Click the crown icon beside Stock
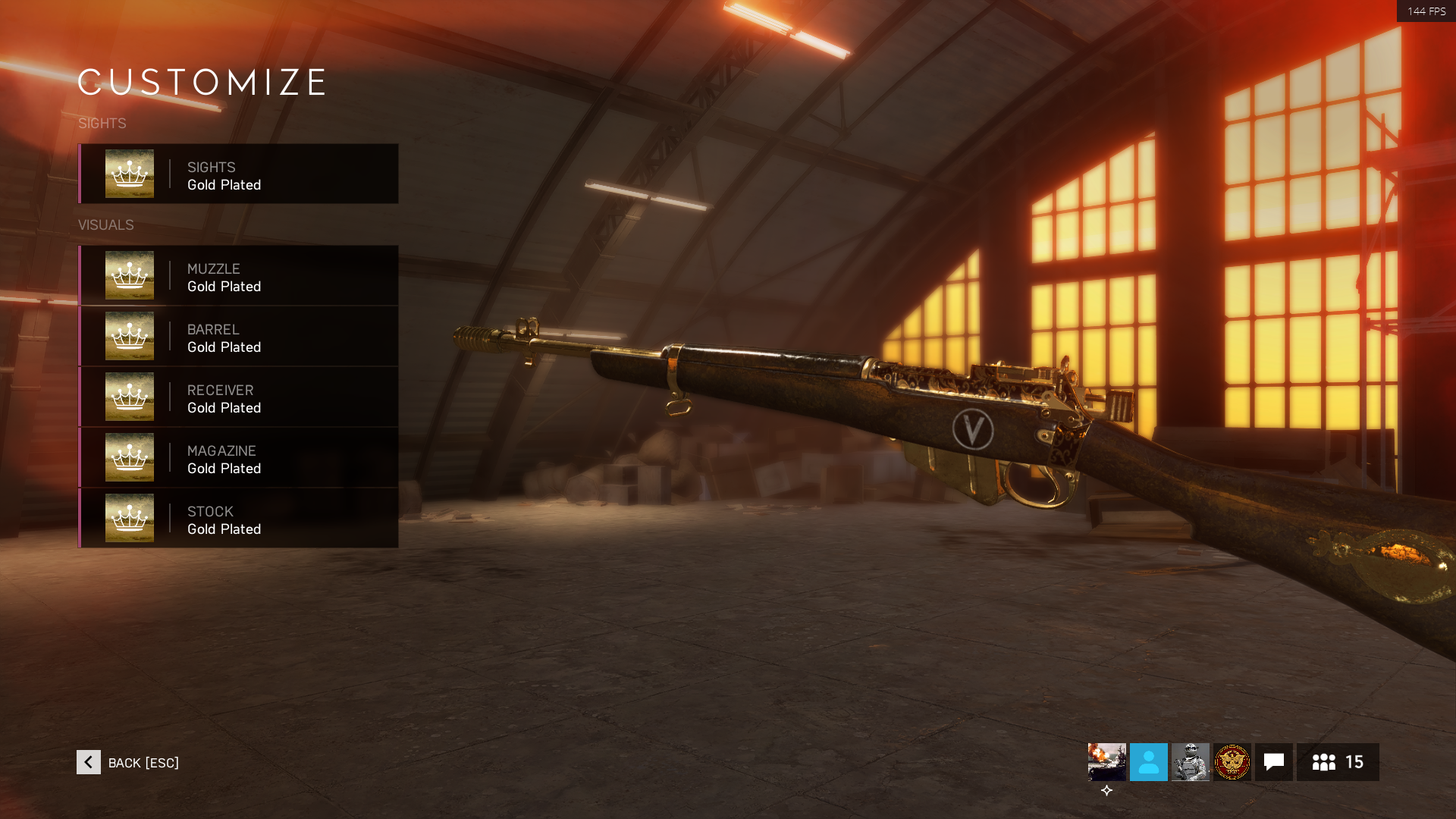The width and height of the screenshot is (1456, 819). (x=129, y=518)
